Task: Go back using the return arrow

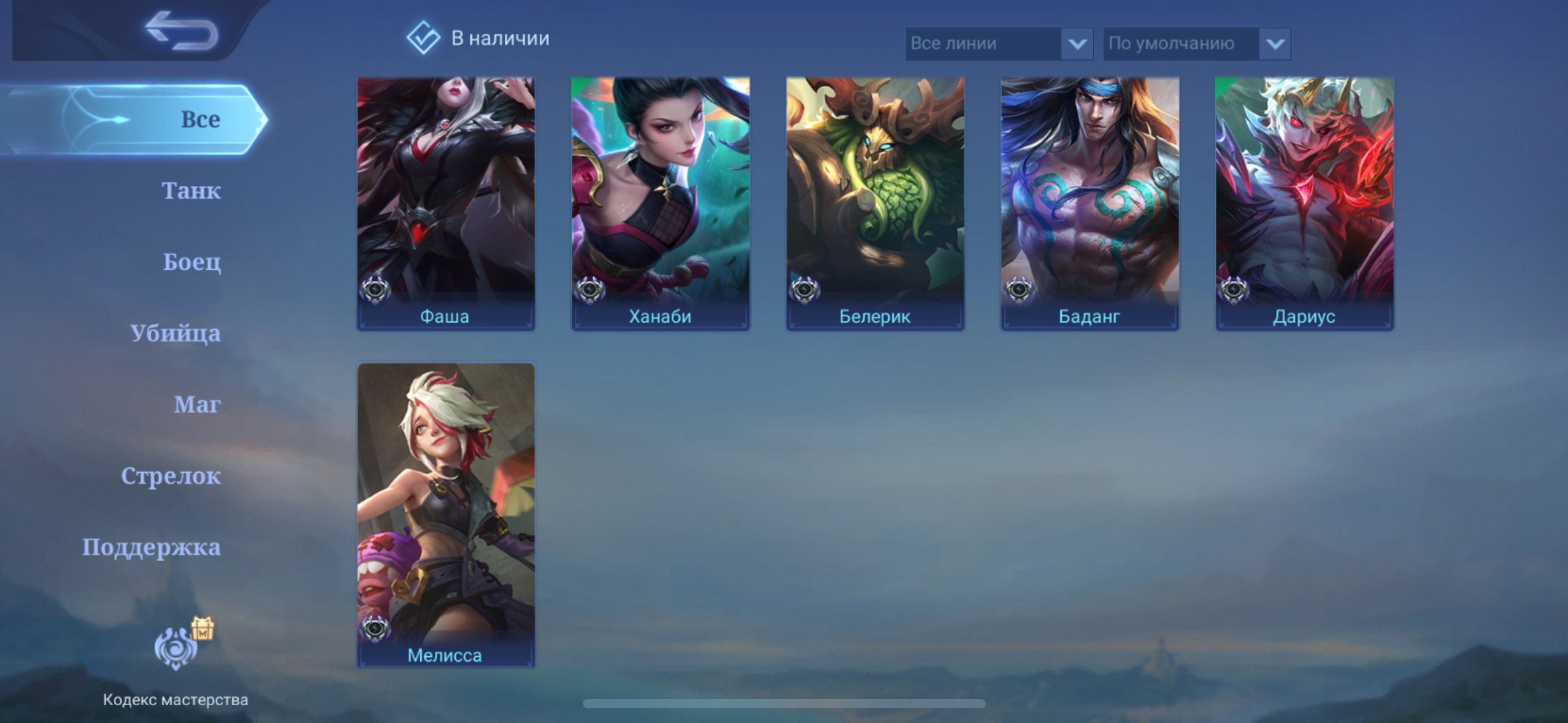Action: coord(182,31)
